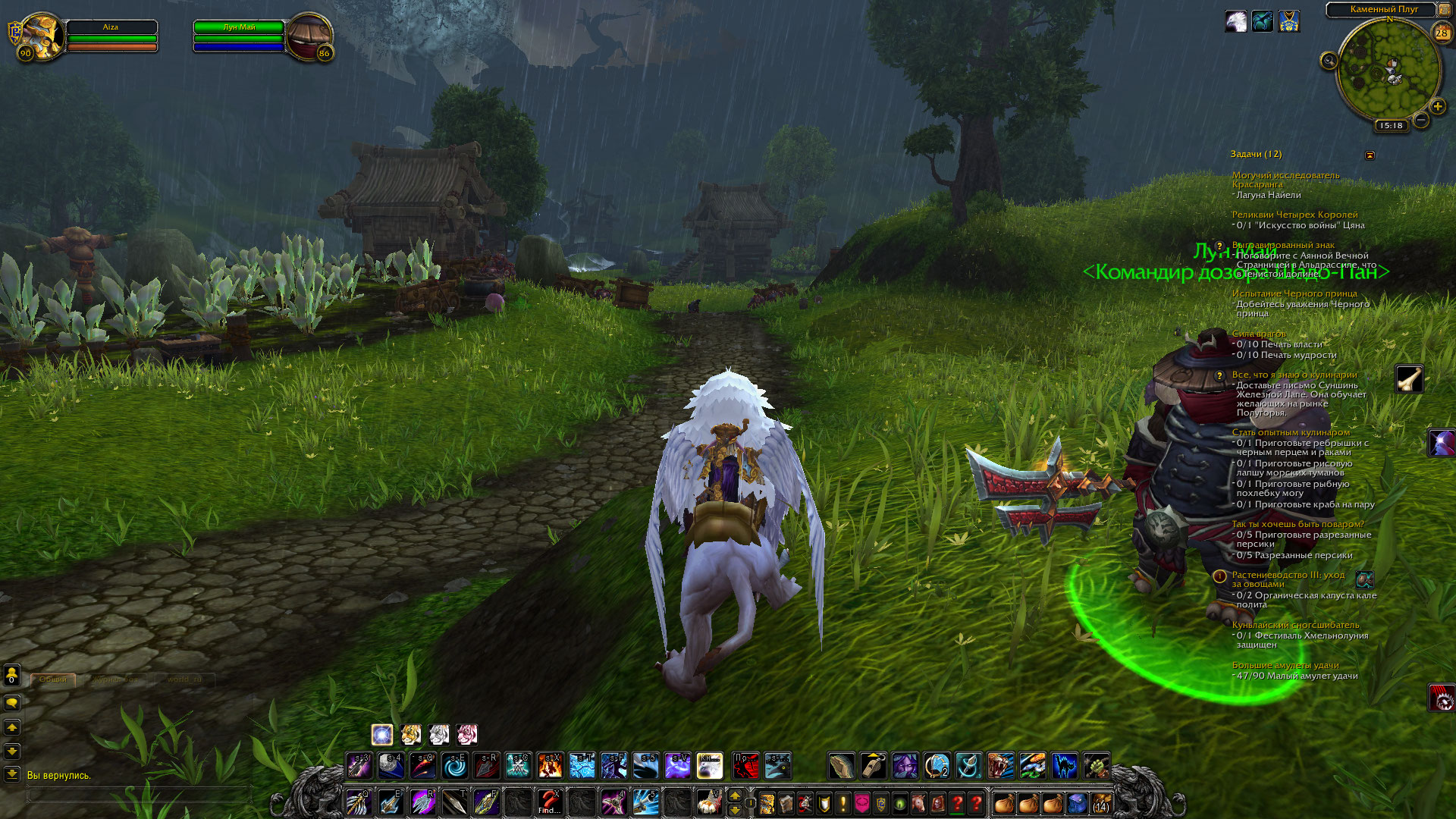Zoom in the minimap with plus button
Screen dimensions: 1456x819
click(x=1437, y=106)
